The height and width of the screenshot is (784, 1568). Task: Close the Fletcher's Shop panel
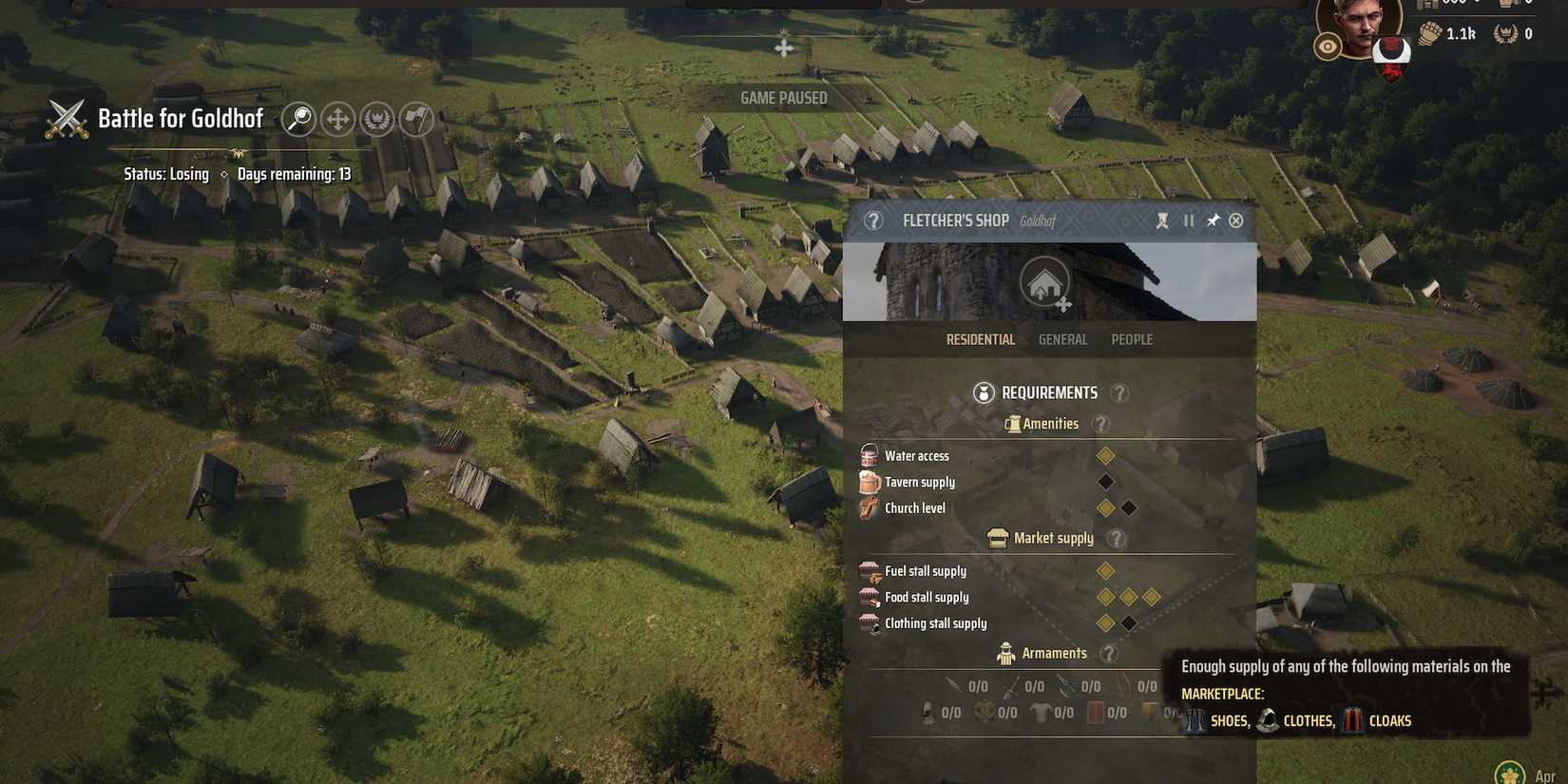coord(1235,220)
